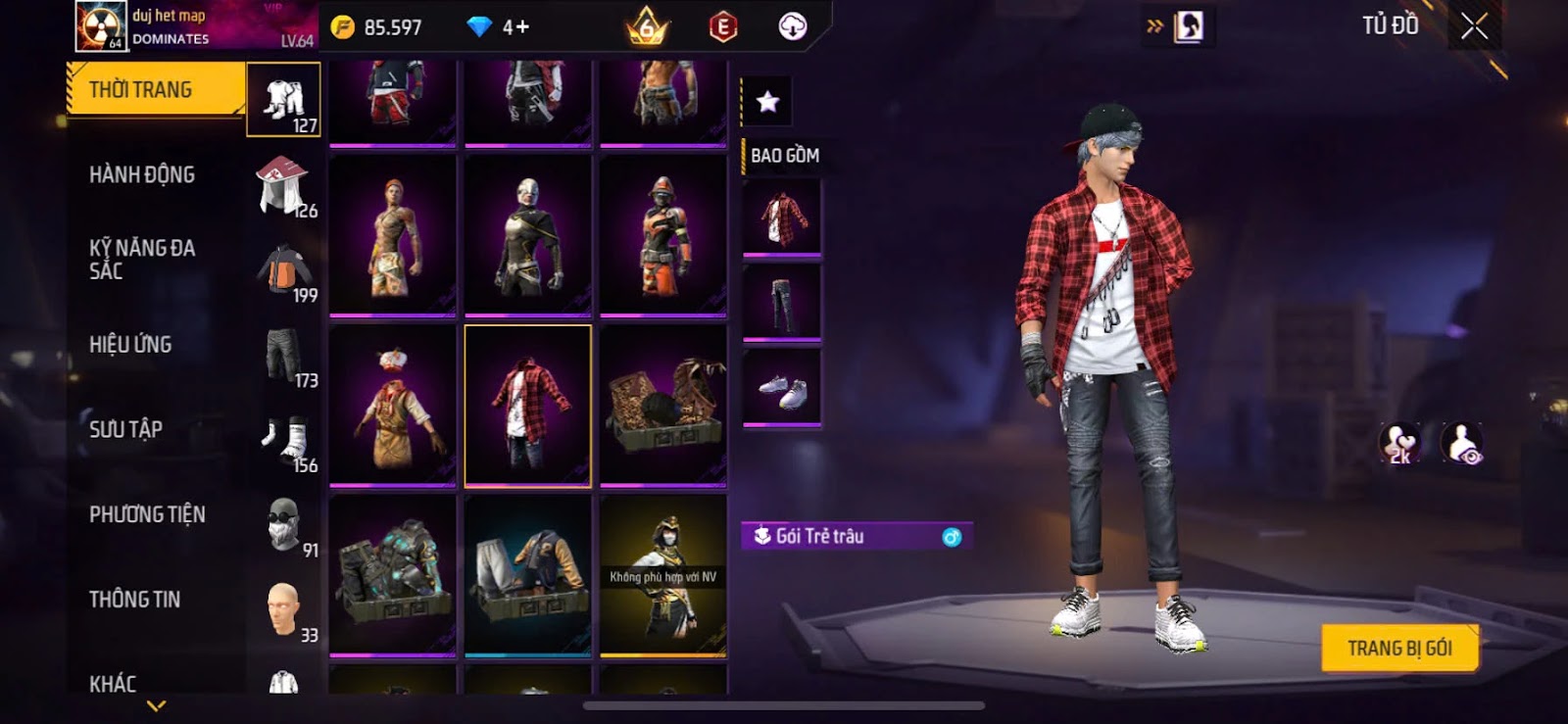
Task: Click the star favorite icon
Action: (767, 101)
